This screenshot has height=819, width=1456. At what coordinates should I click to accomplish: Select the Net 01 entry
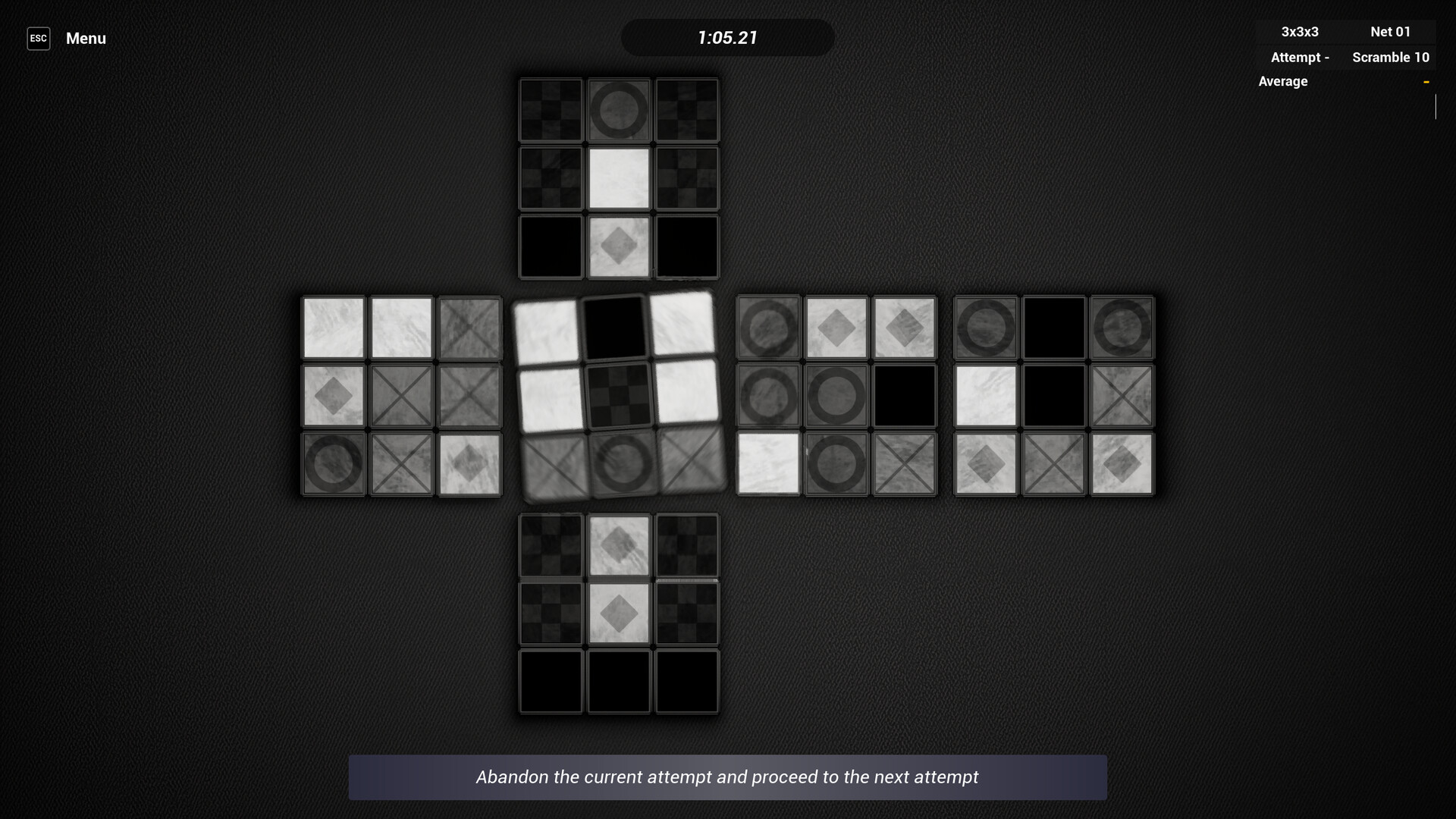pyautogui.click(x=1390, y=32)
